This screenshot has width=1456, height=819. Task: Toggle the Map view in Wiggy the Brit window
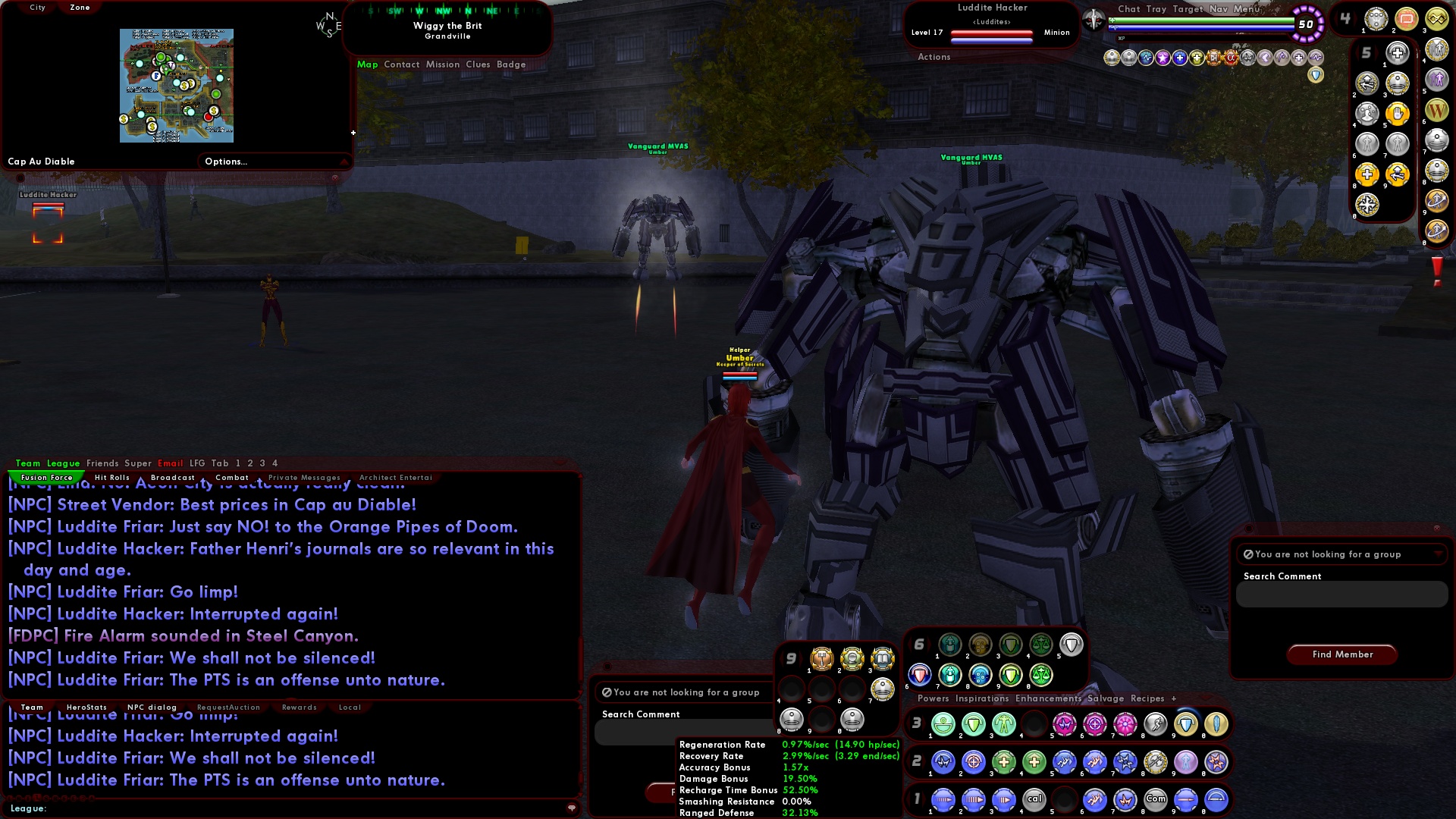(369, 64)
